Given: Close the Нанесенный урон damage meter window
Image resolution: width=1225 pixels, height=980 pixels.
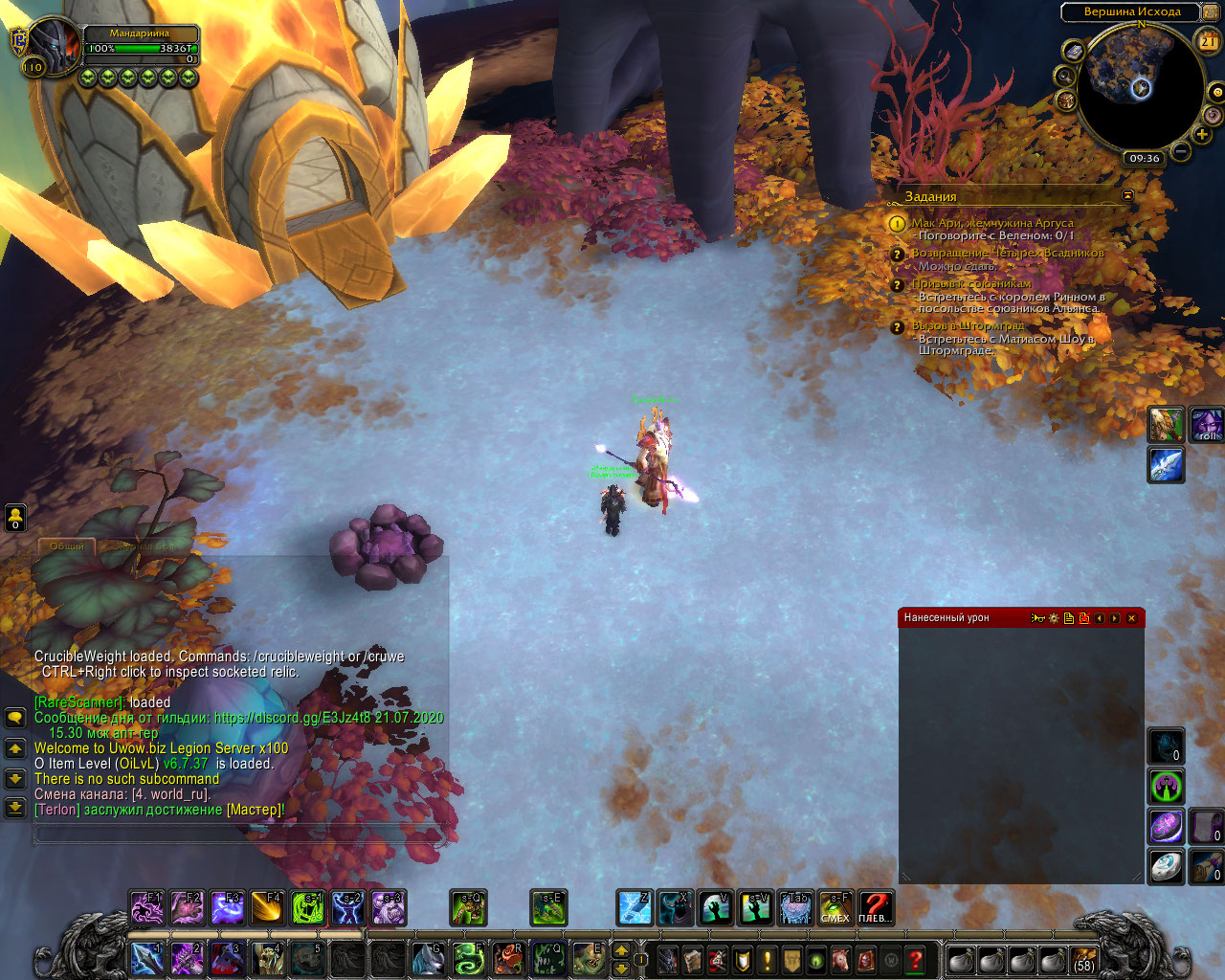Looking at the screenshot, I should coord(1131,618).
